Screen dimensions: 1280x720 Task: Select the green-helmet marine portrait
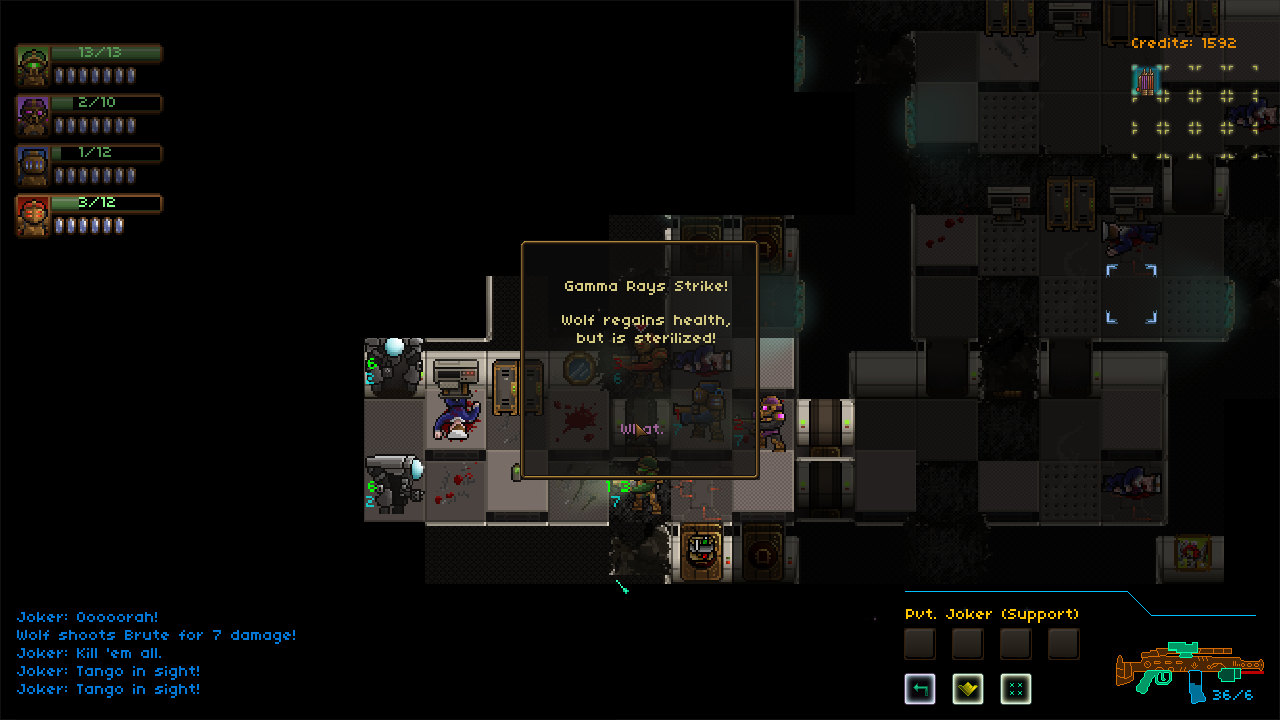pos(33,66)
